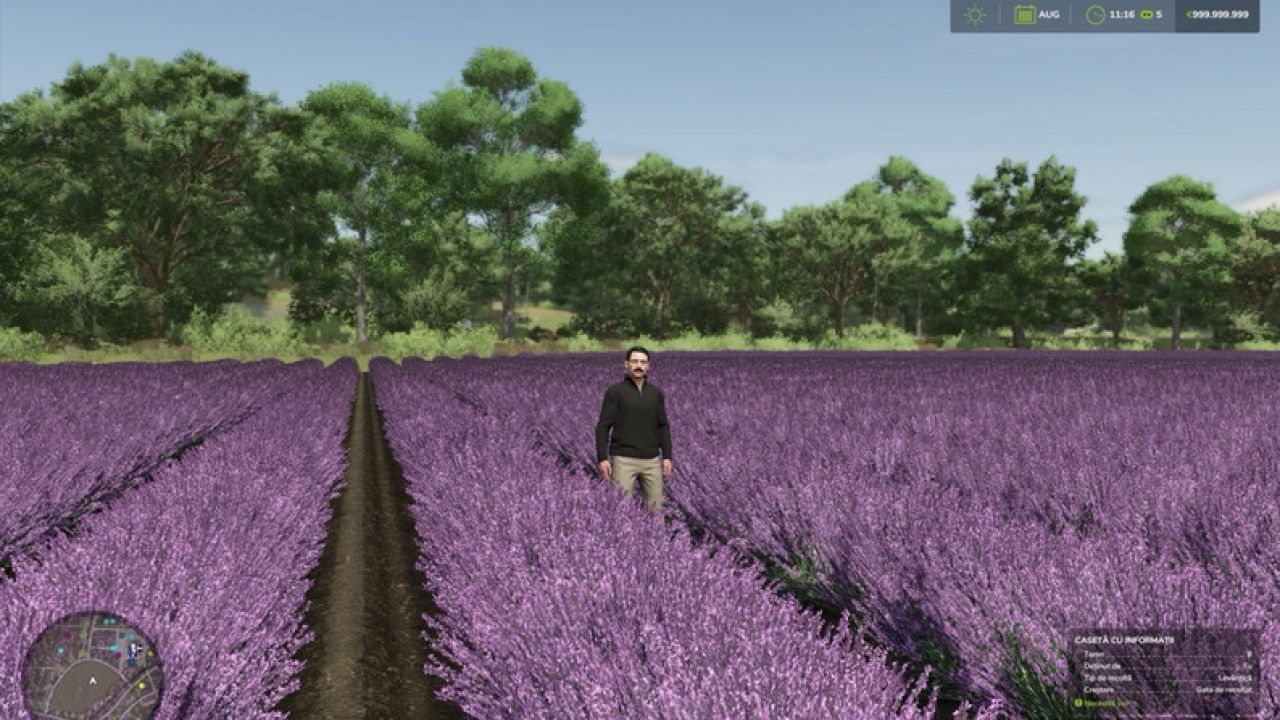
Task: Click the cyan shop marker on the minimap
Action: click(x=113, y=648)
